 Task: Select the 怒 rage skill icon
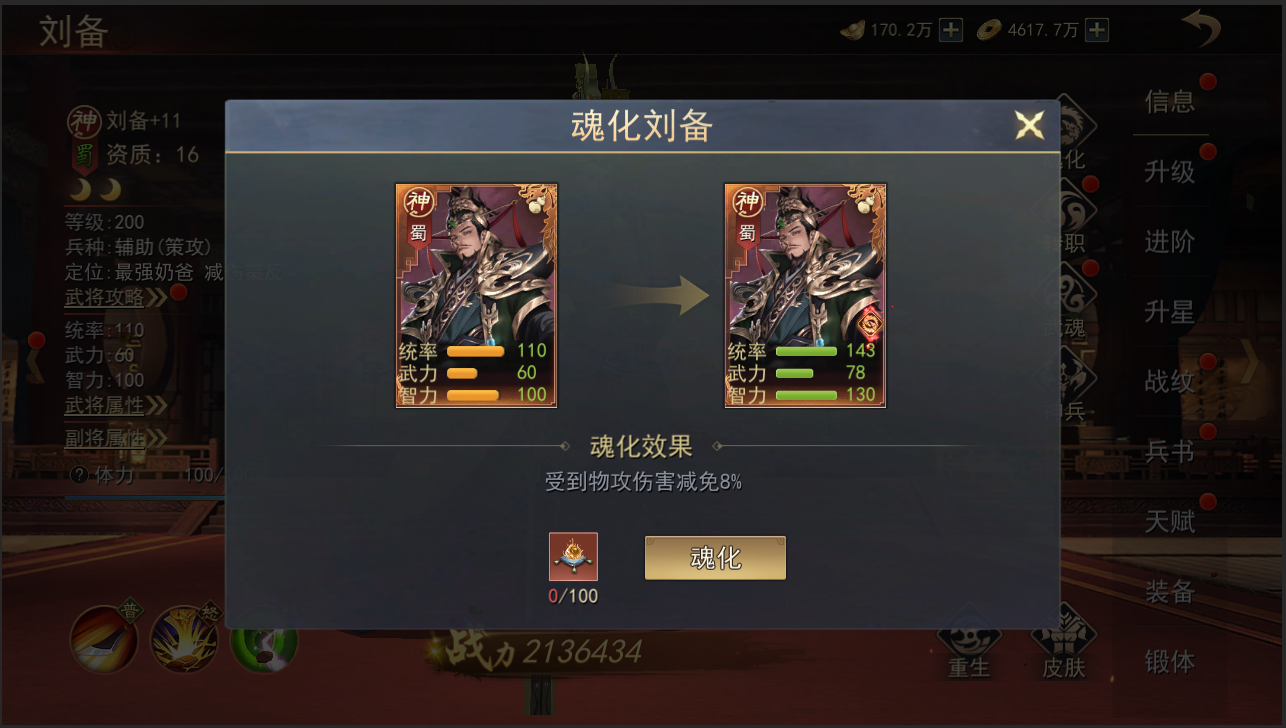tap(184, 638)
